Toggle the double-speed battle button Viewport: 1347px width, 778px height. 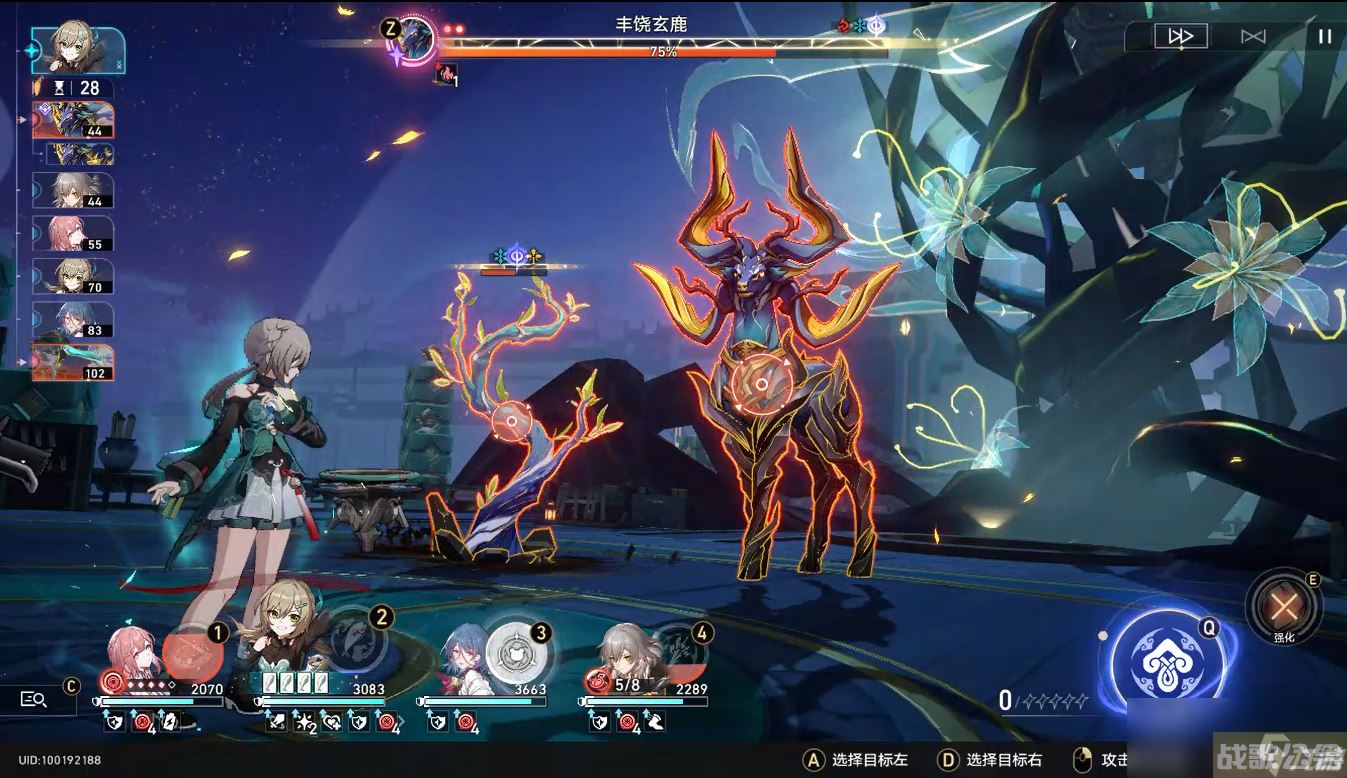(1180, 36)
